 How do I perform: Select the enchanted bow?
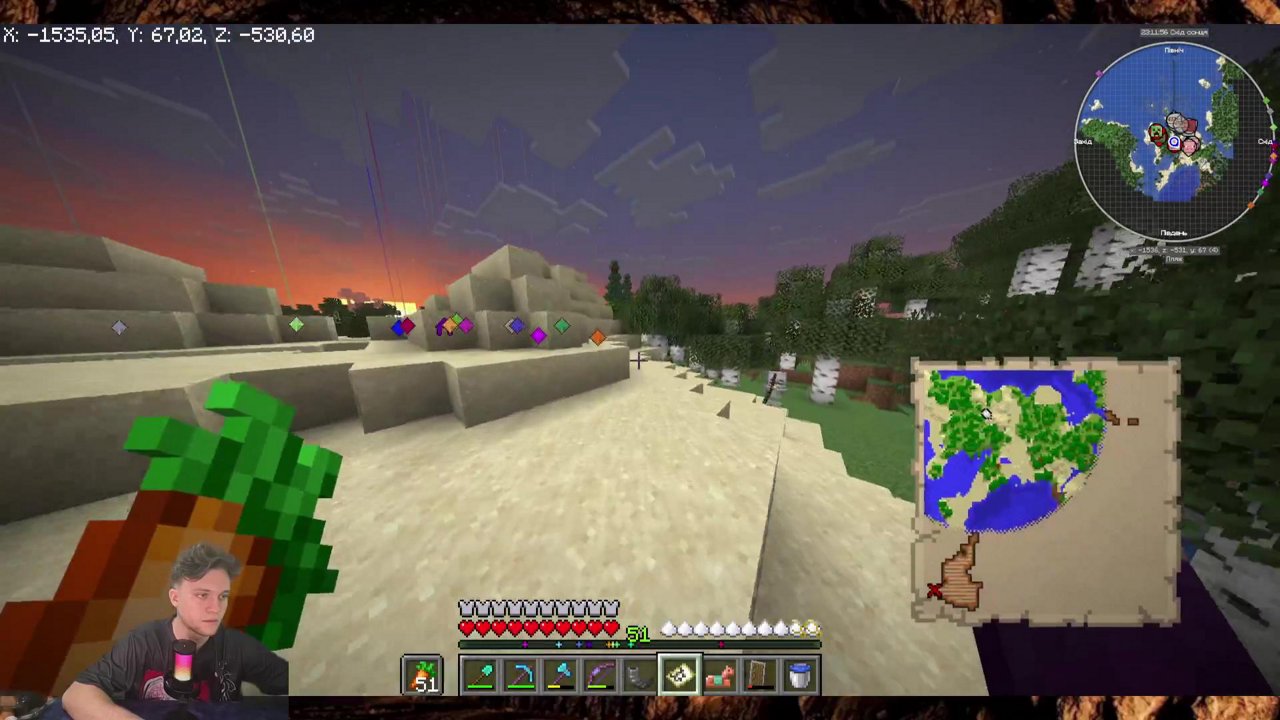click(x=600, y=675)
